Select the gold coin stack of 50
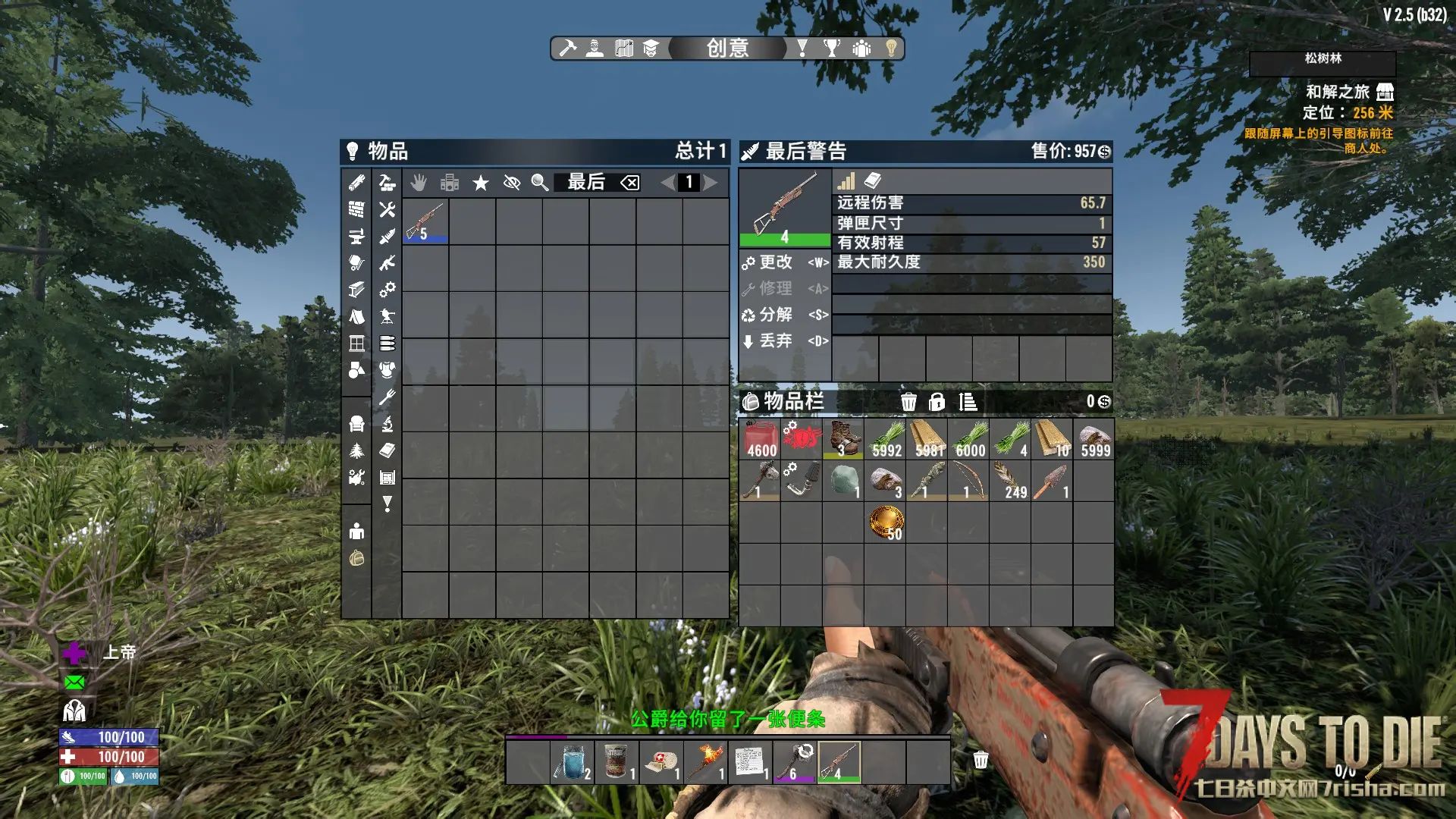1456x819 pixels. click(886, 522)
